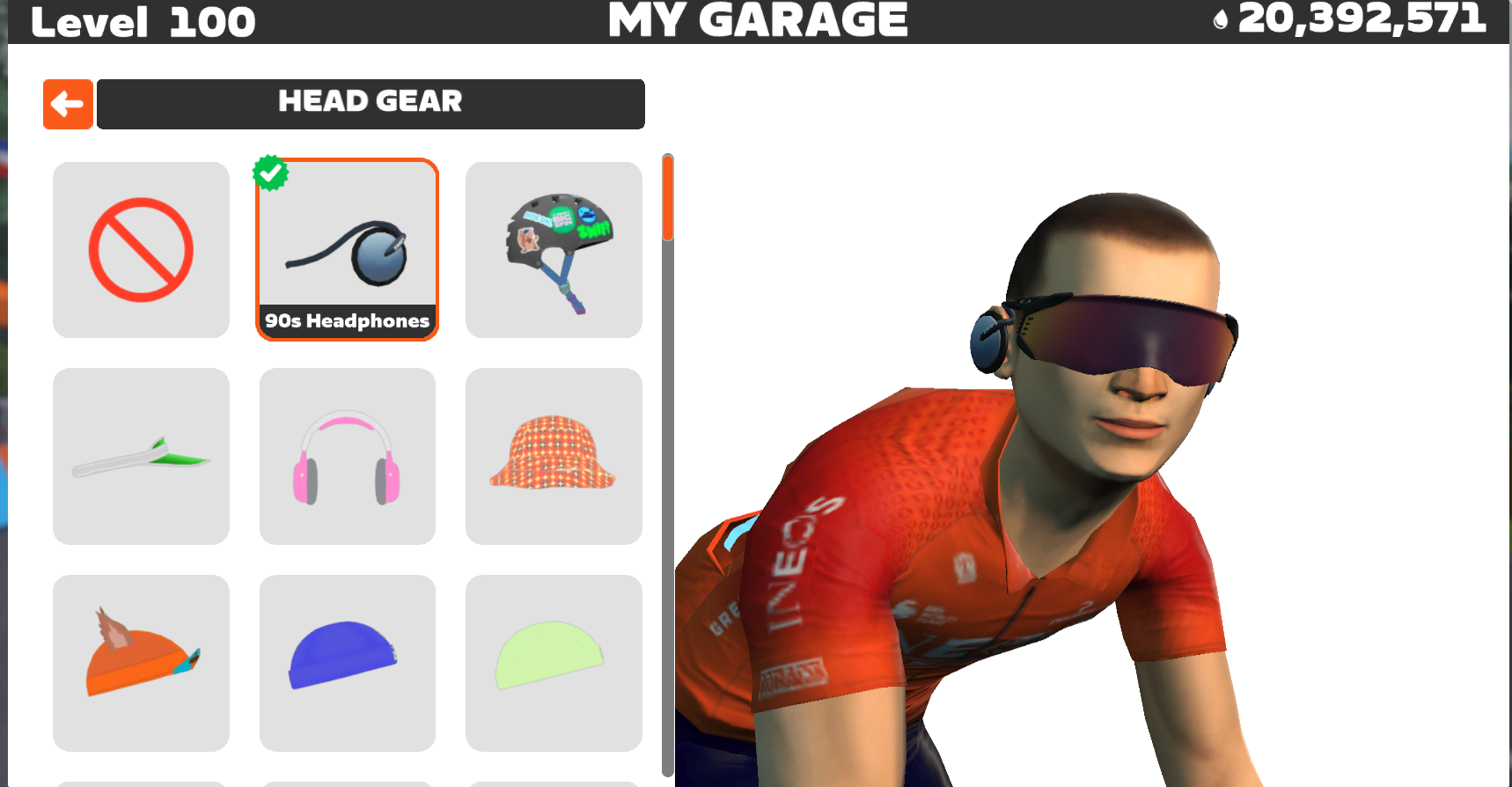
Task: Select the sticker-covered skate helmet
Action: point(554,250)
